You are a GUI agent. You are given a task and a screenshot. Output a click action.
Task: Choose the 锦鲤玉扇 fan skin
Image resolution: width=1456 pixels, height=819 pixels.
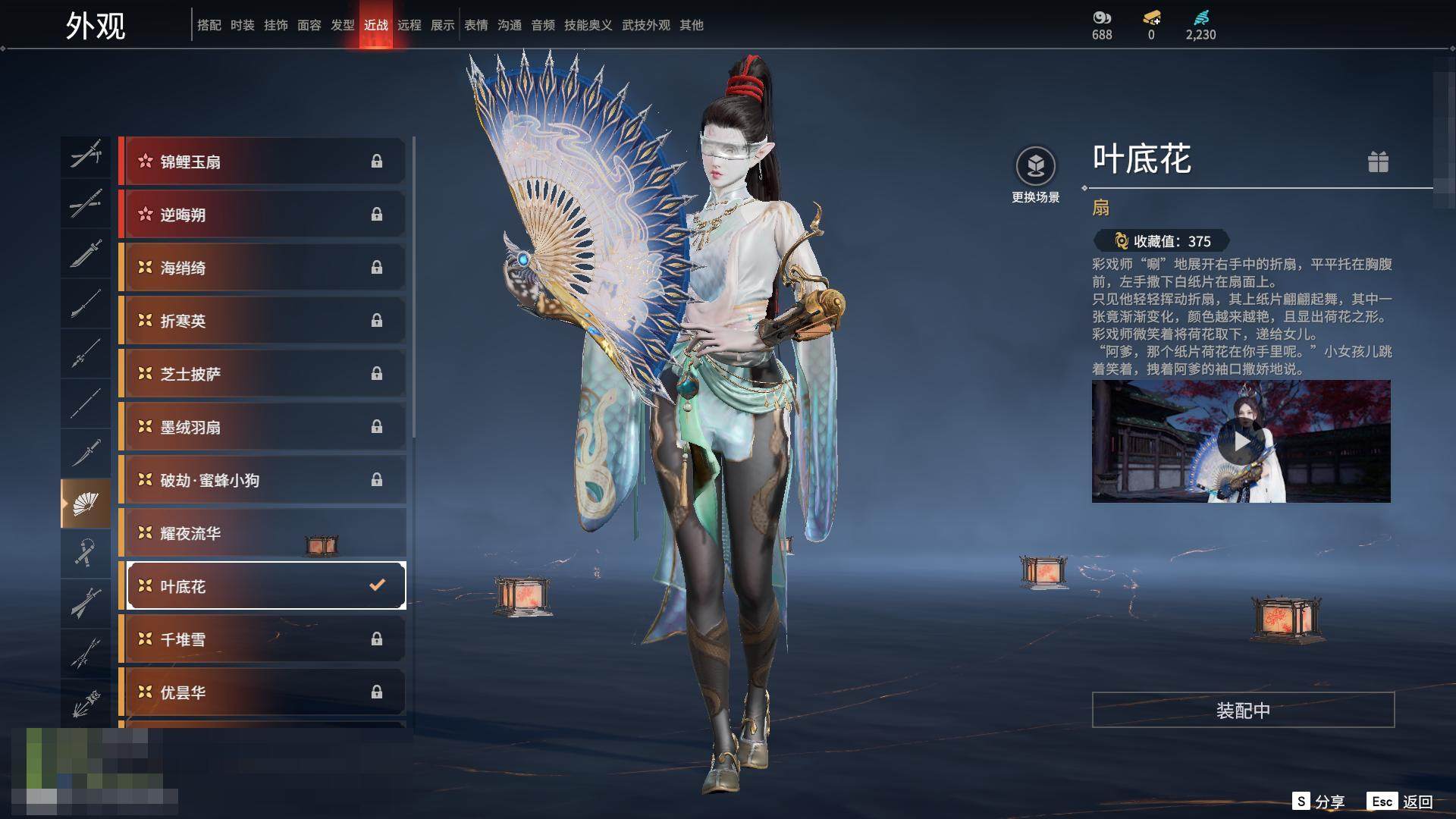pyautogui.click(x=262, y=162)
